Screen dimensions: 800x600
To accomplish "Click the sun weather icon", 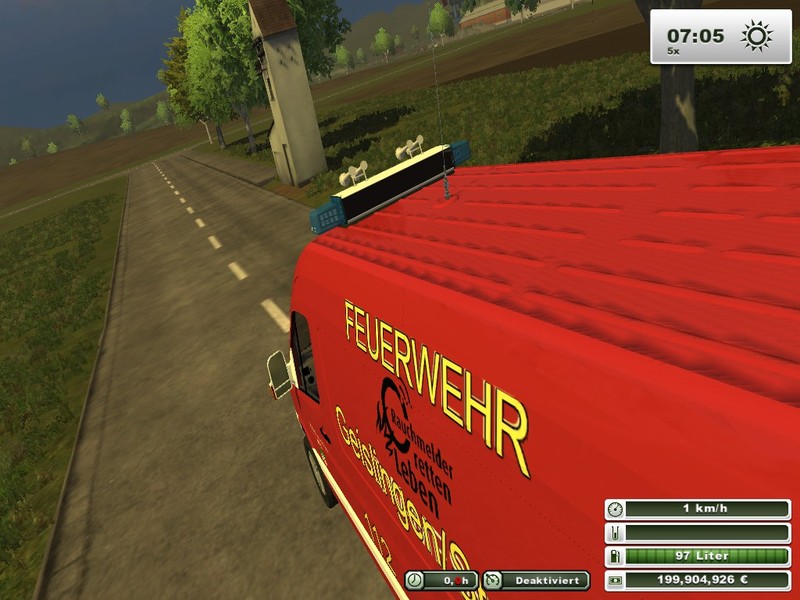I will 757,37.
